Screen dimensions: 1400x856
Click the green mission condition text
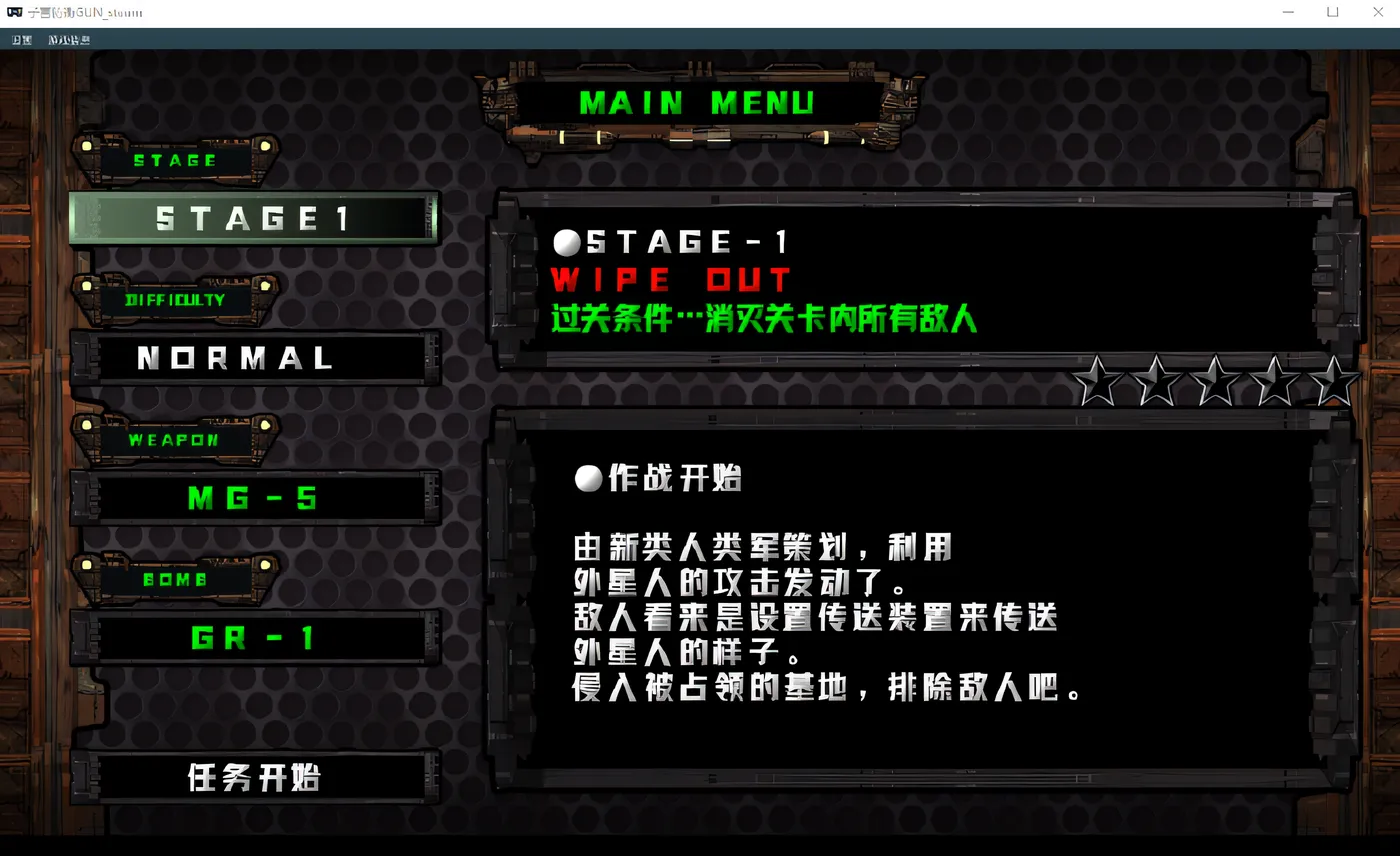tap(763, 322)
